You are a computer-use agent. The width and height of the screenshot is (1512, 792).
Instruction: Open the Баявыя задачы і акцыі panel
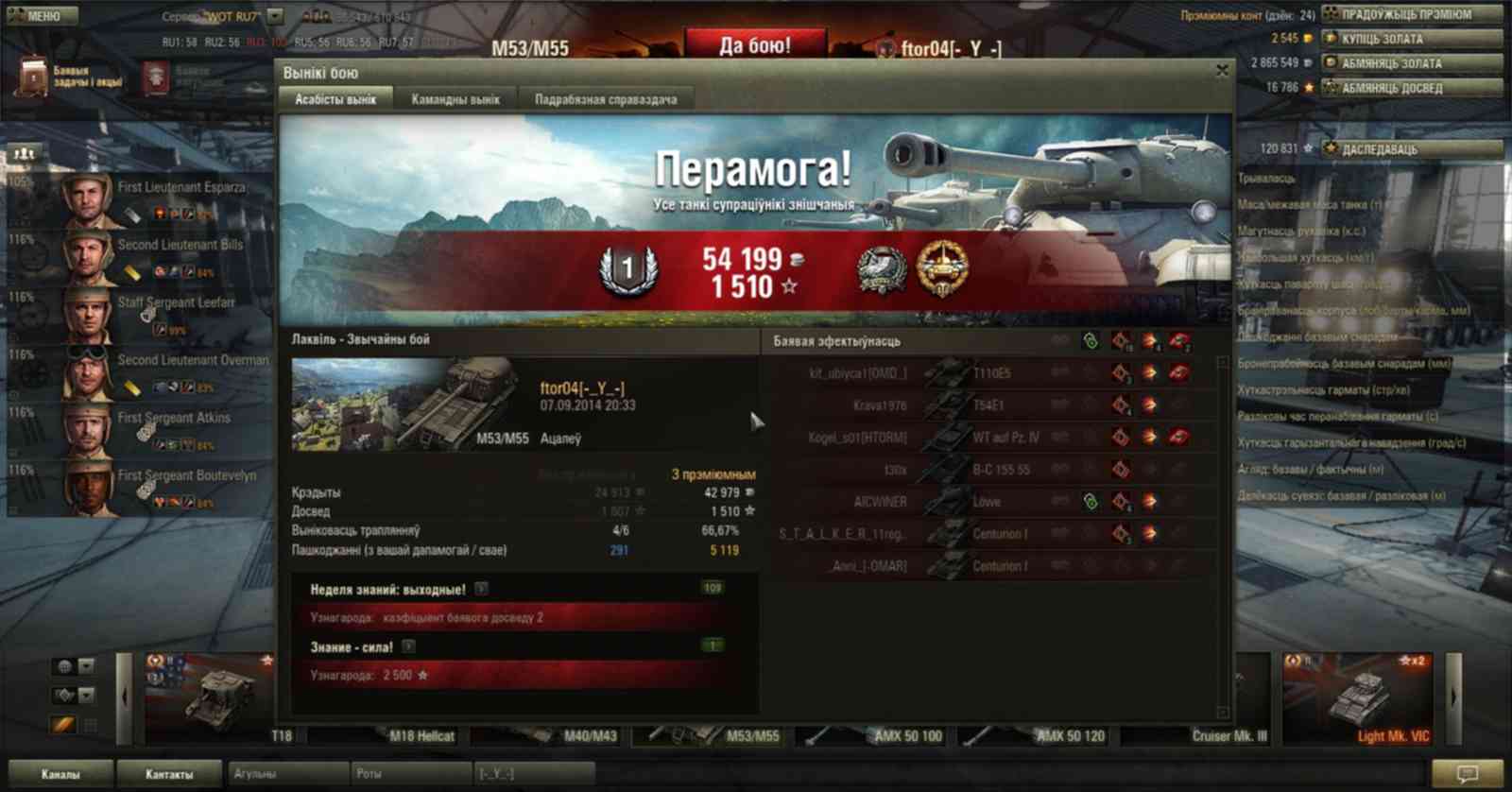pos(71,77)
